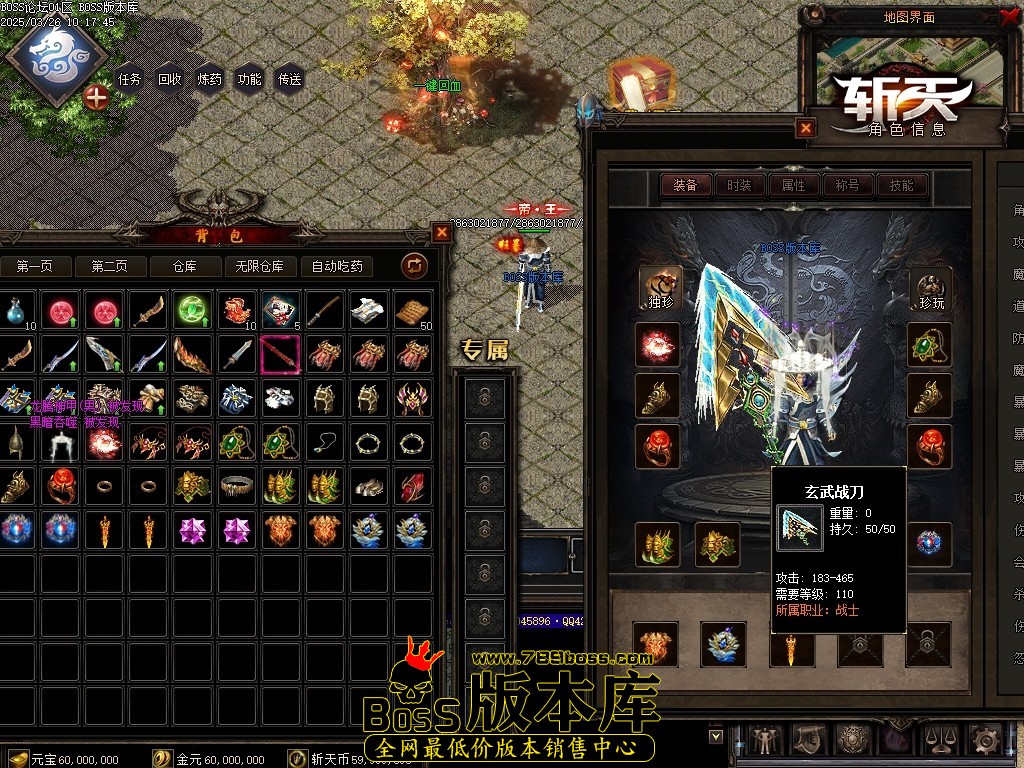Show the 称号 title tab
The width and height of the screenshot is (1024, 768).
point(847,185)
